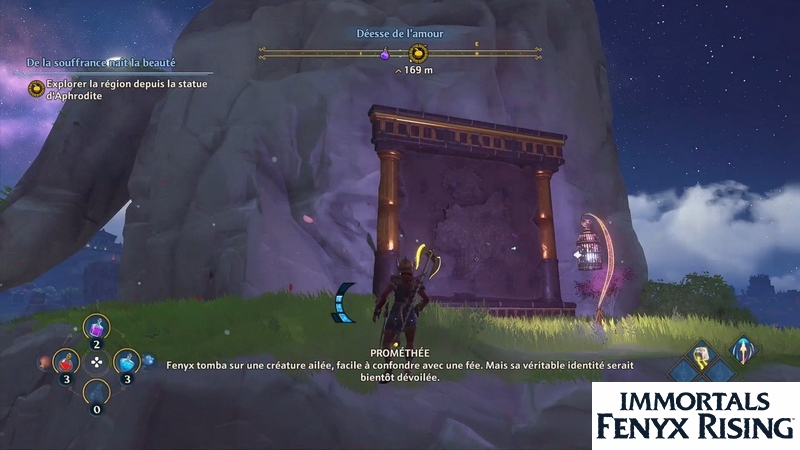Use the red health potion
The width and height of the screenshot is (800, 450).
point(66,360)
